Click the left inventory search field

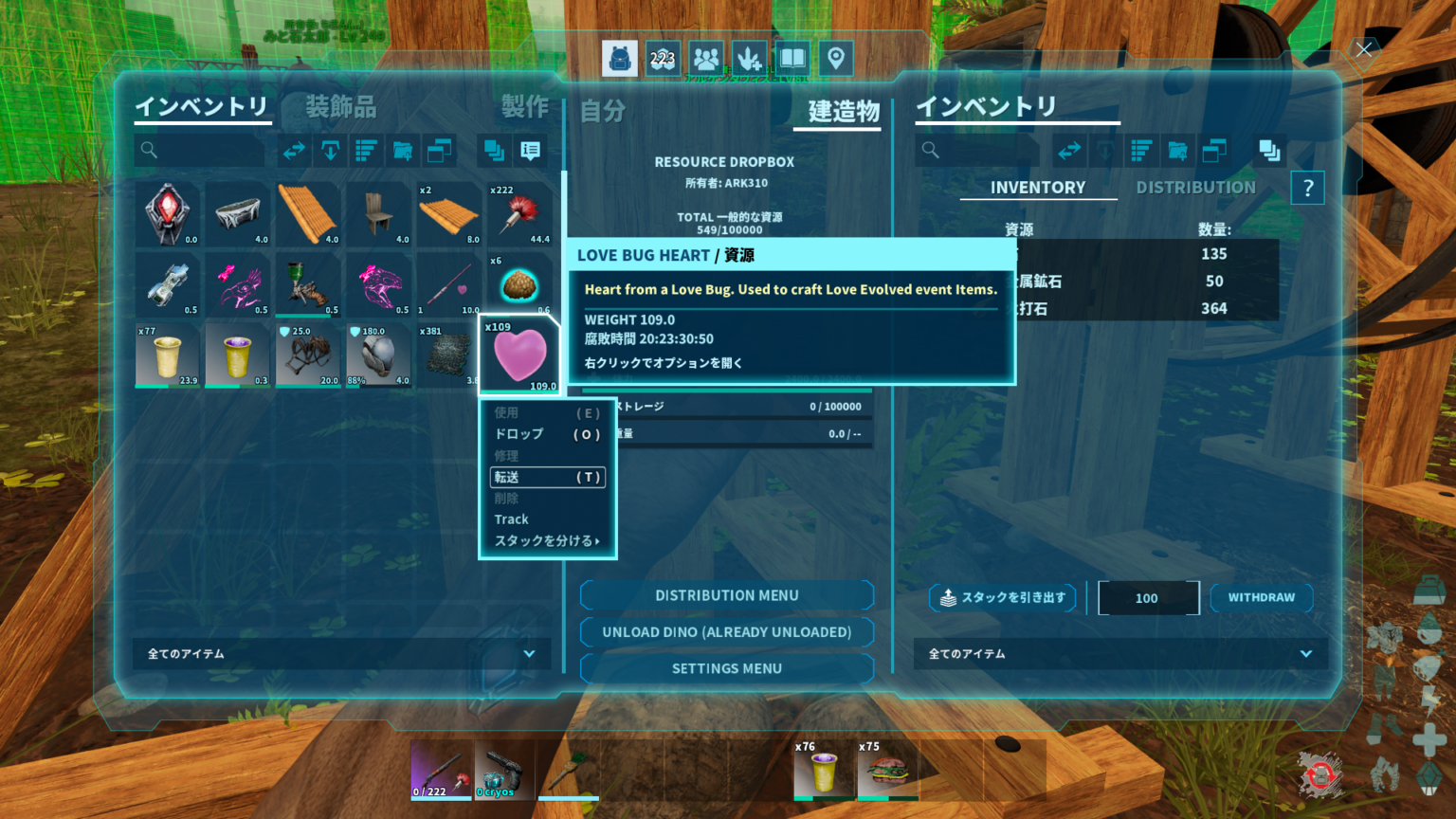[201, 150]
